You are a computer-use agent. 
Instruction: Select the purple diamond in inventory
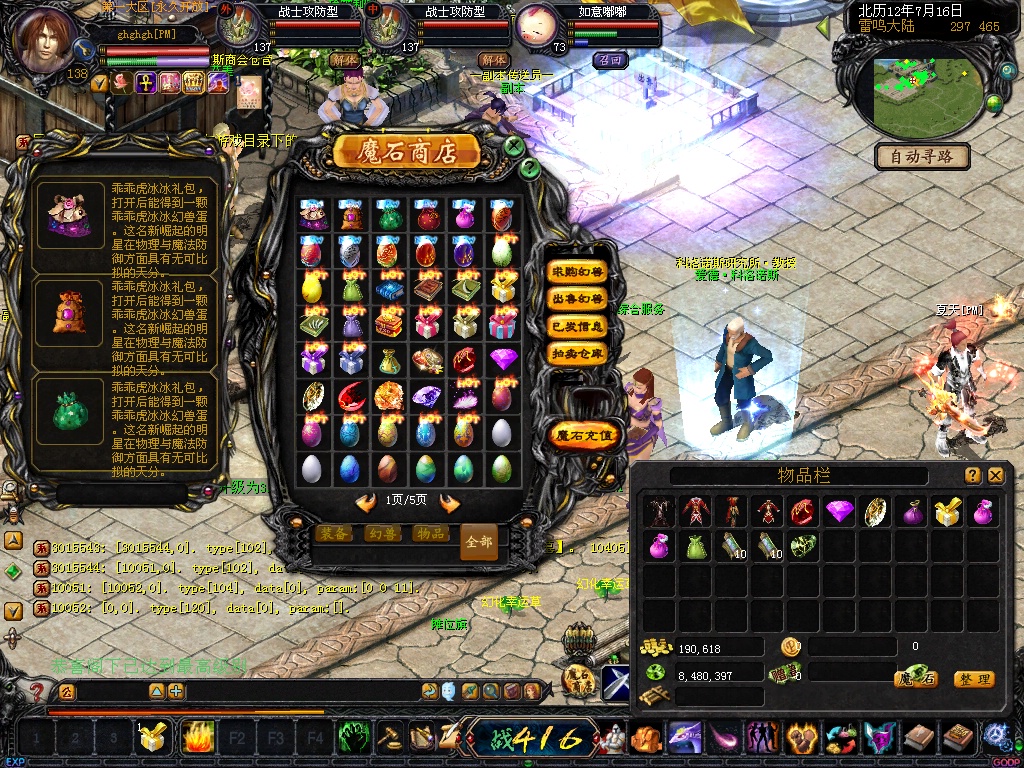838,512
